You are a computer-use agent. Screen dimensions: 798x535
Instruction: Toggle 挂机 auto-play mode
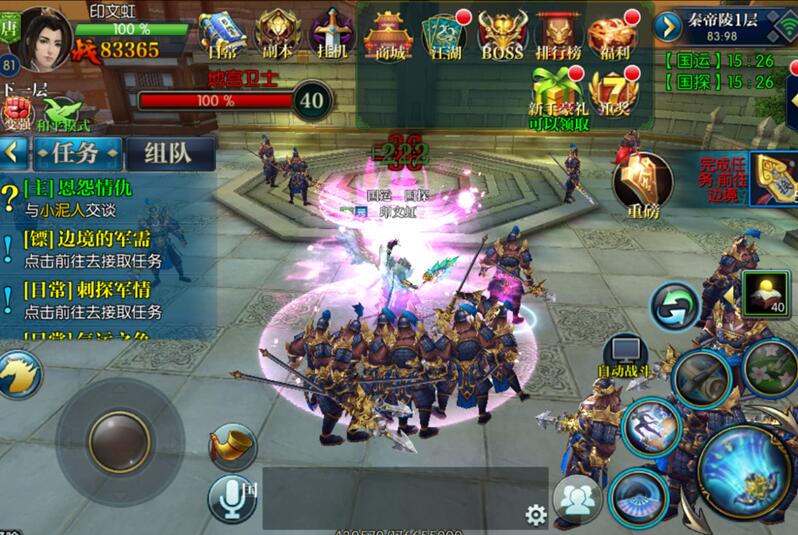point(330,36)
